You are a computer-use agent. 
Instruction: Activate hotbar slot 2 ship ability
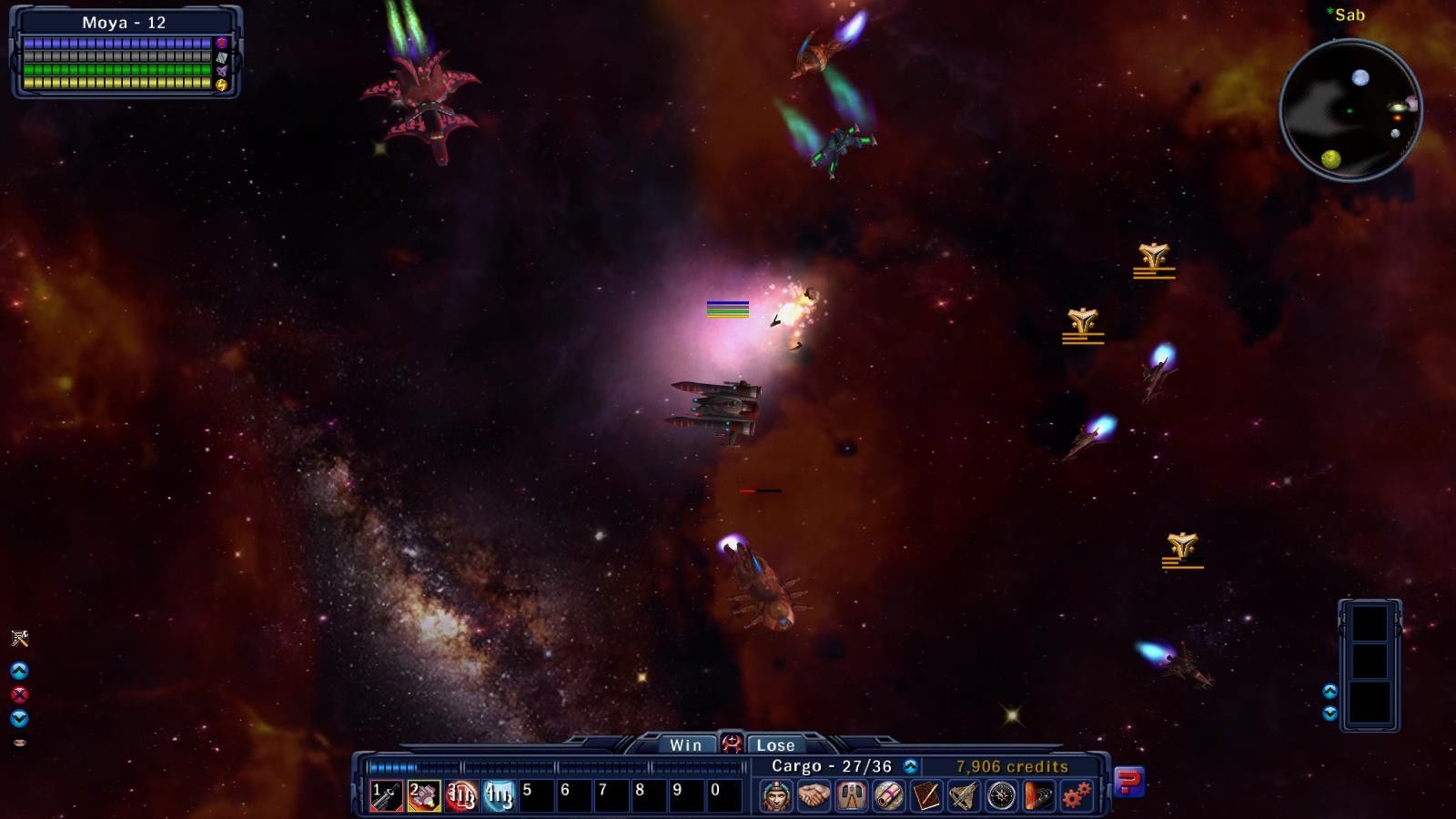pyautogui.click(x=424, y=796)
